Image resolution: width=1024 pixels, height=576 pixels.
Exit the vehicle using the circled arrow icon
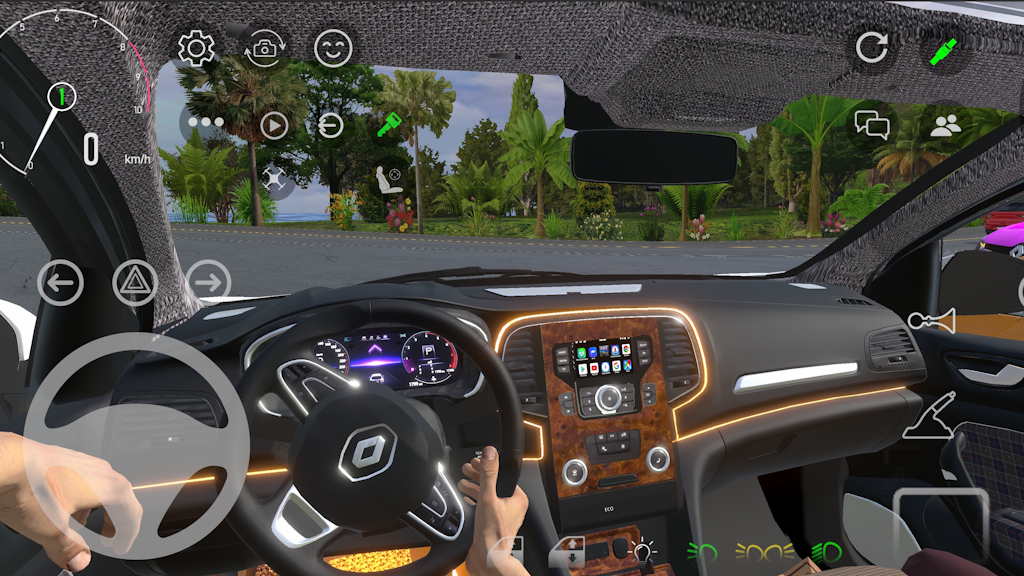point(330,125)
